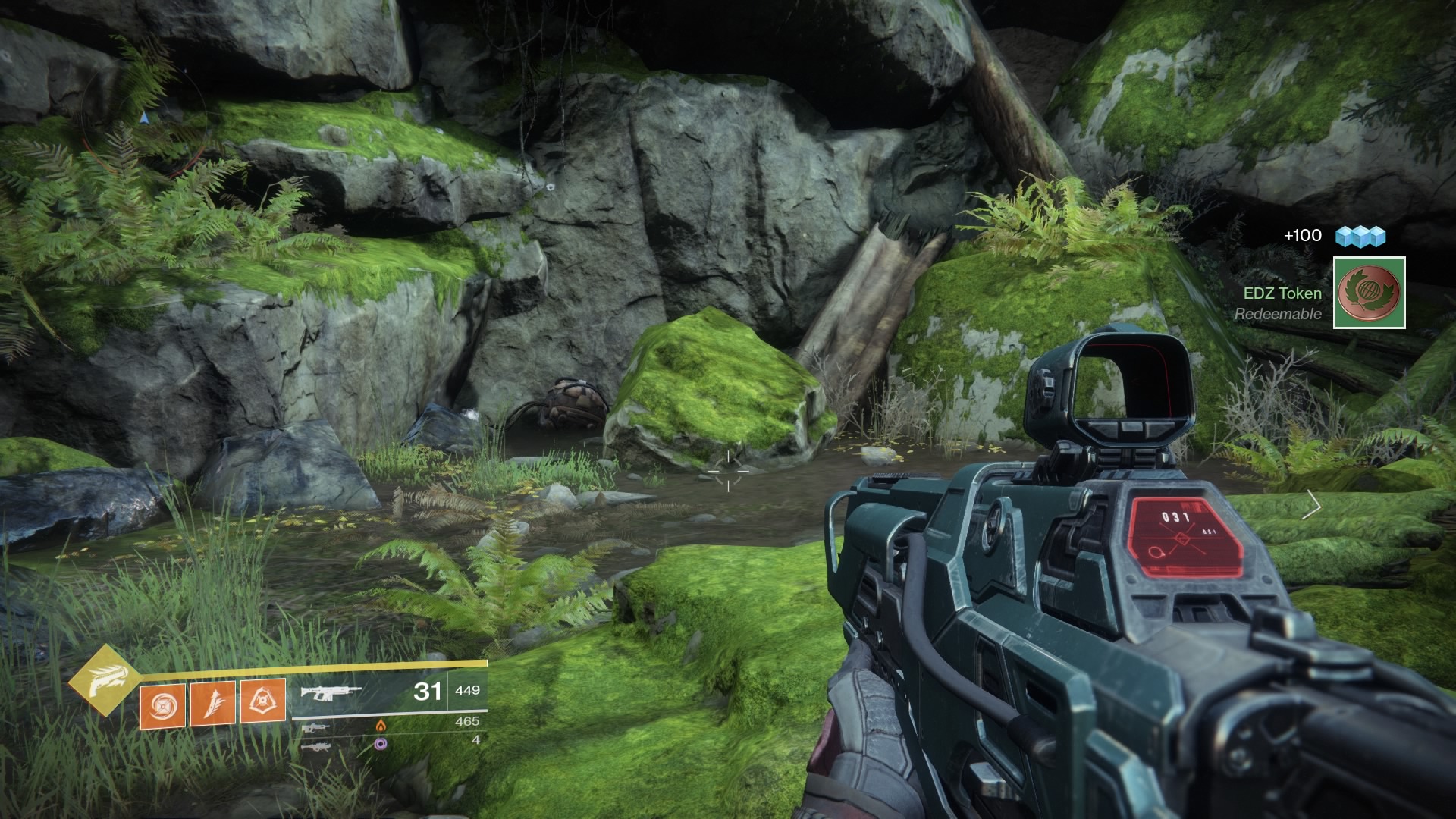Select the swirl grenade ability icon
The height and width of the screenshot is (819, 1456).
tap(163, 707)
